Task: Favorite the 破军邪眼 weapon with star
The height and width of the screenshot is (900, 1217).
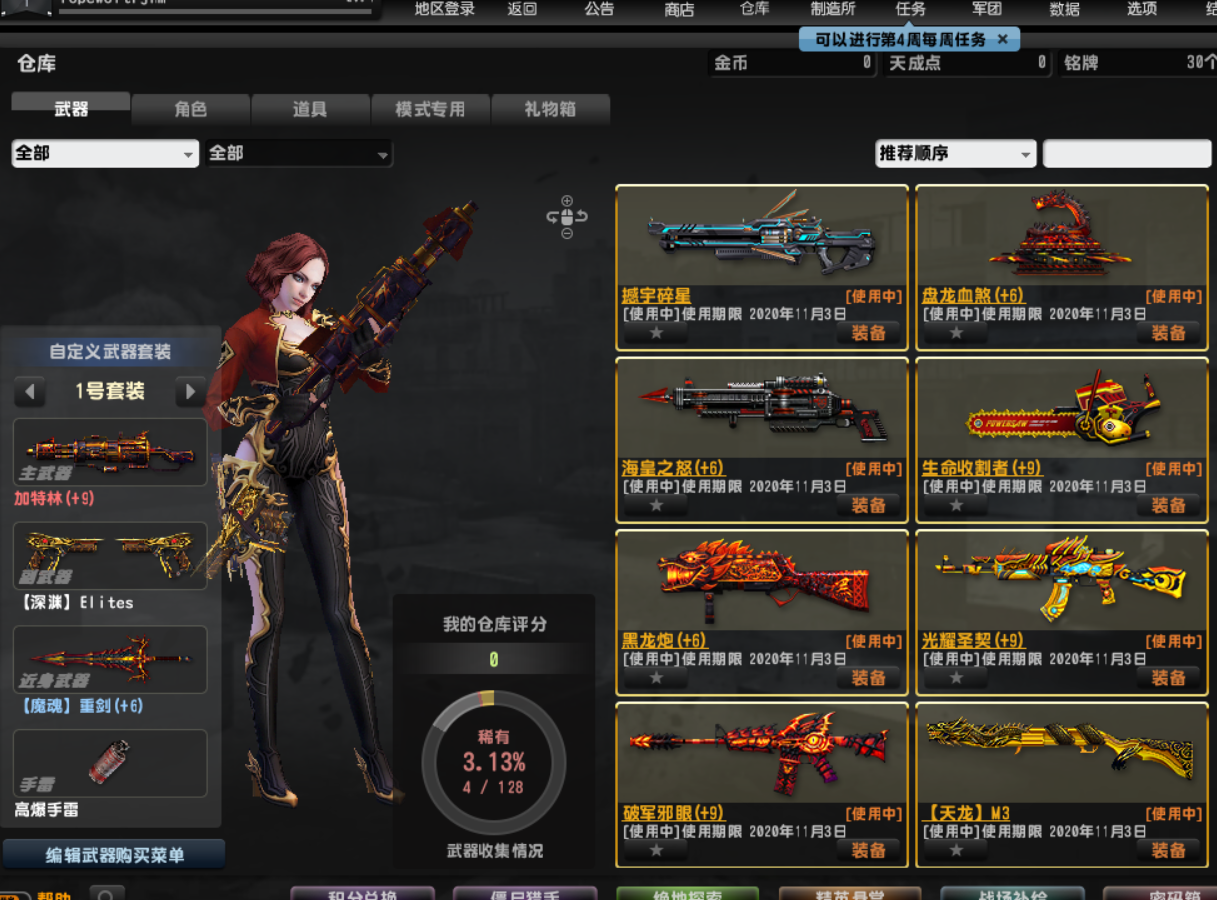Action: [x=656, y=850]
